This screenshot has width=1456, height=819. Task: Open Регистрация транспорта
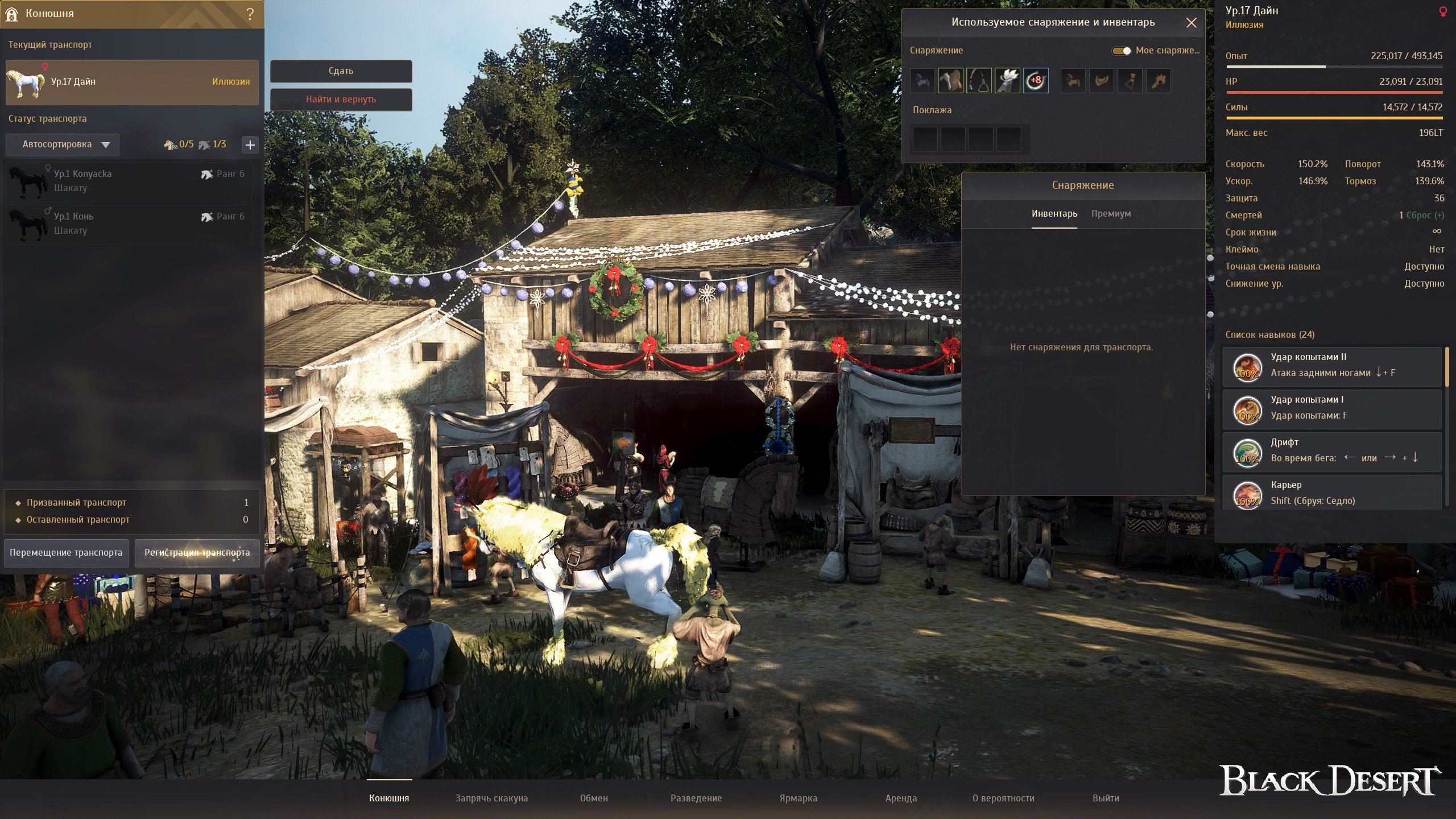(x=197, y=553)
